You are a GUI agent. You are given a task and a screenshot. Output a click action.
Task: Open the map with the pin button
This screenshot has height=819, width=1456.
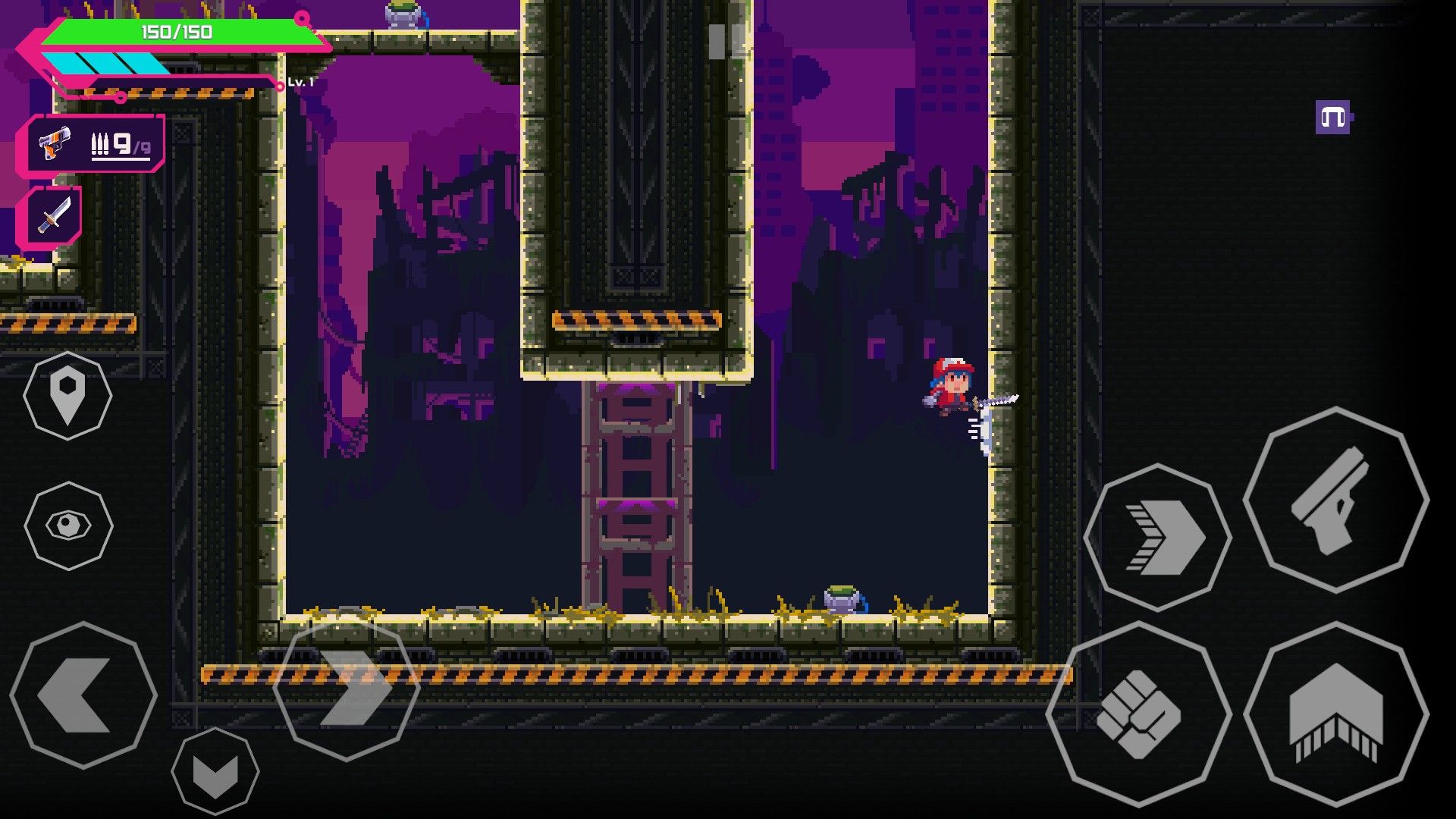[x=67, y=395]
